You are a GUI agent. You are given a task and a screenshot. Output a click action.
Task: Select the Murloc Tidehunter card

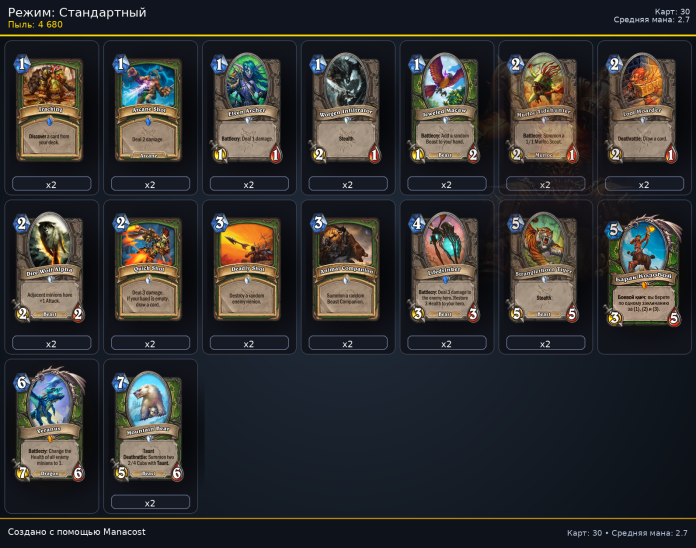click(x=546, y=108)
